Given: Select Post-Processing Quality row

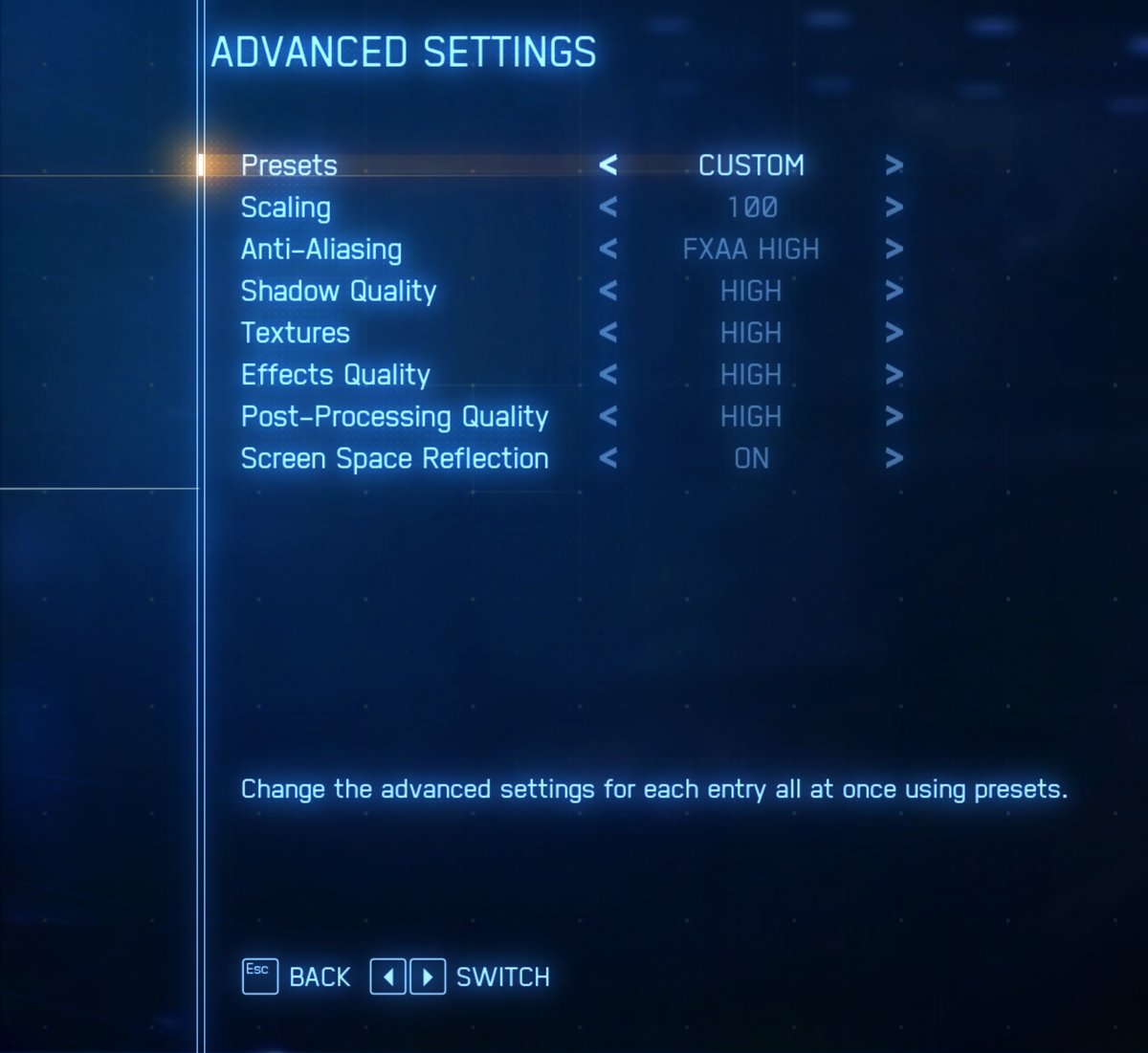Looking at the screenshot, I should click(x=394, y=417).
